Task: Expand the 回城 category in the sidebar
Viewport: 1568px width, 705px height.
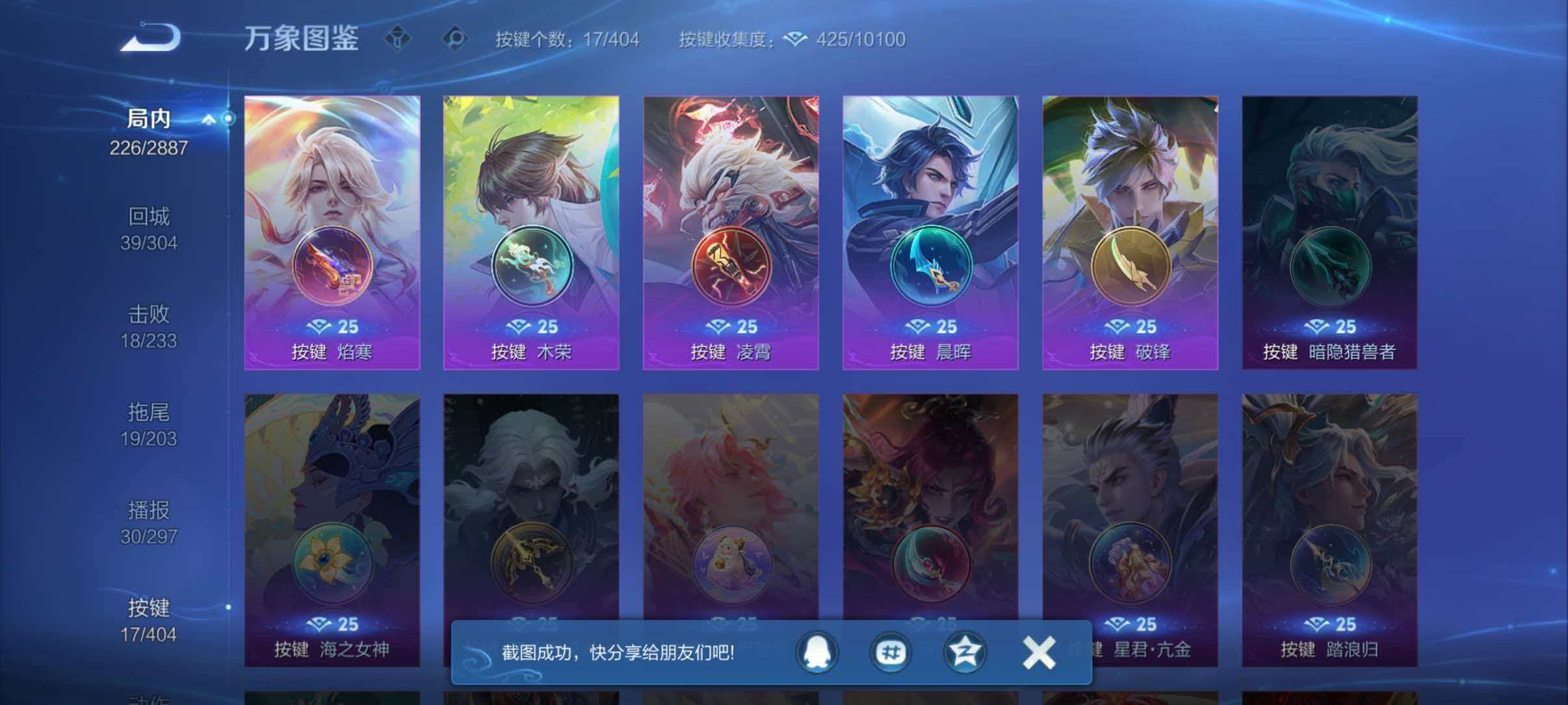Action: click(150, 228)
